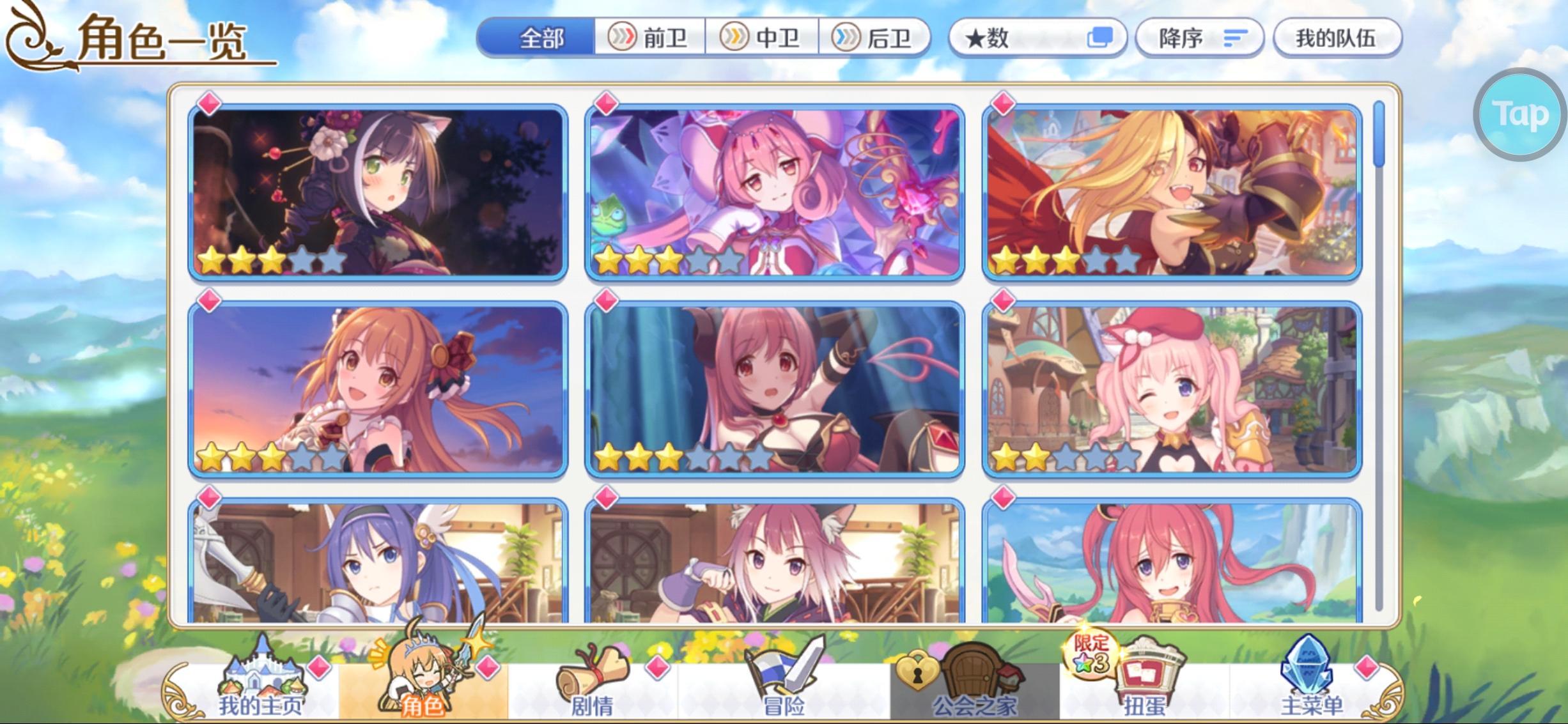Open 我的队伍 team management
The image size is (1568, 724).
tap(1339, 38)
